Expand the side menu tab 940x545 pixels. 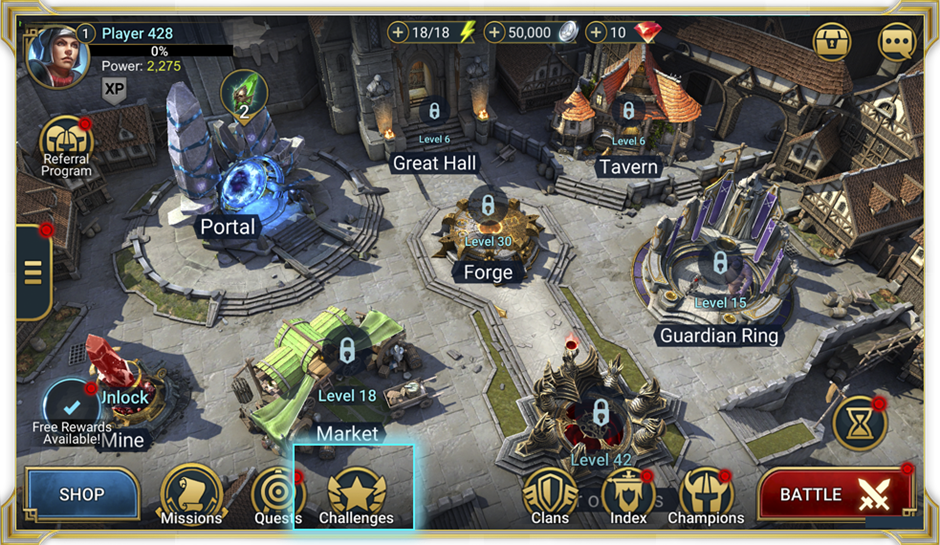(x=32, y=272)
